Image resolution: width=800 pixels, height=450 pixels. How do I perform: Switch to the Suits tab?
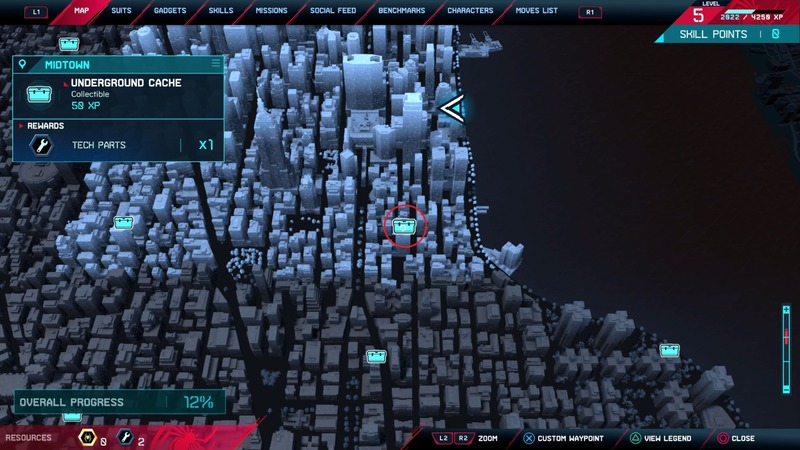click(x=121, y=11)
